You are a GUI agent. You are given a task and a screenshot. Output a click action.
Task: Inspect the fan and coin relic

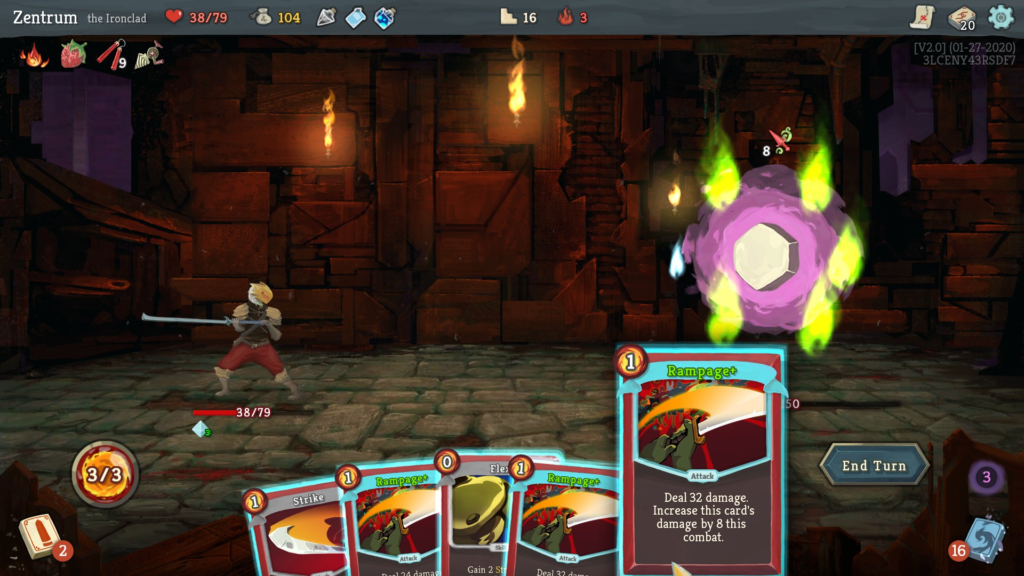(150, 55)
